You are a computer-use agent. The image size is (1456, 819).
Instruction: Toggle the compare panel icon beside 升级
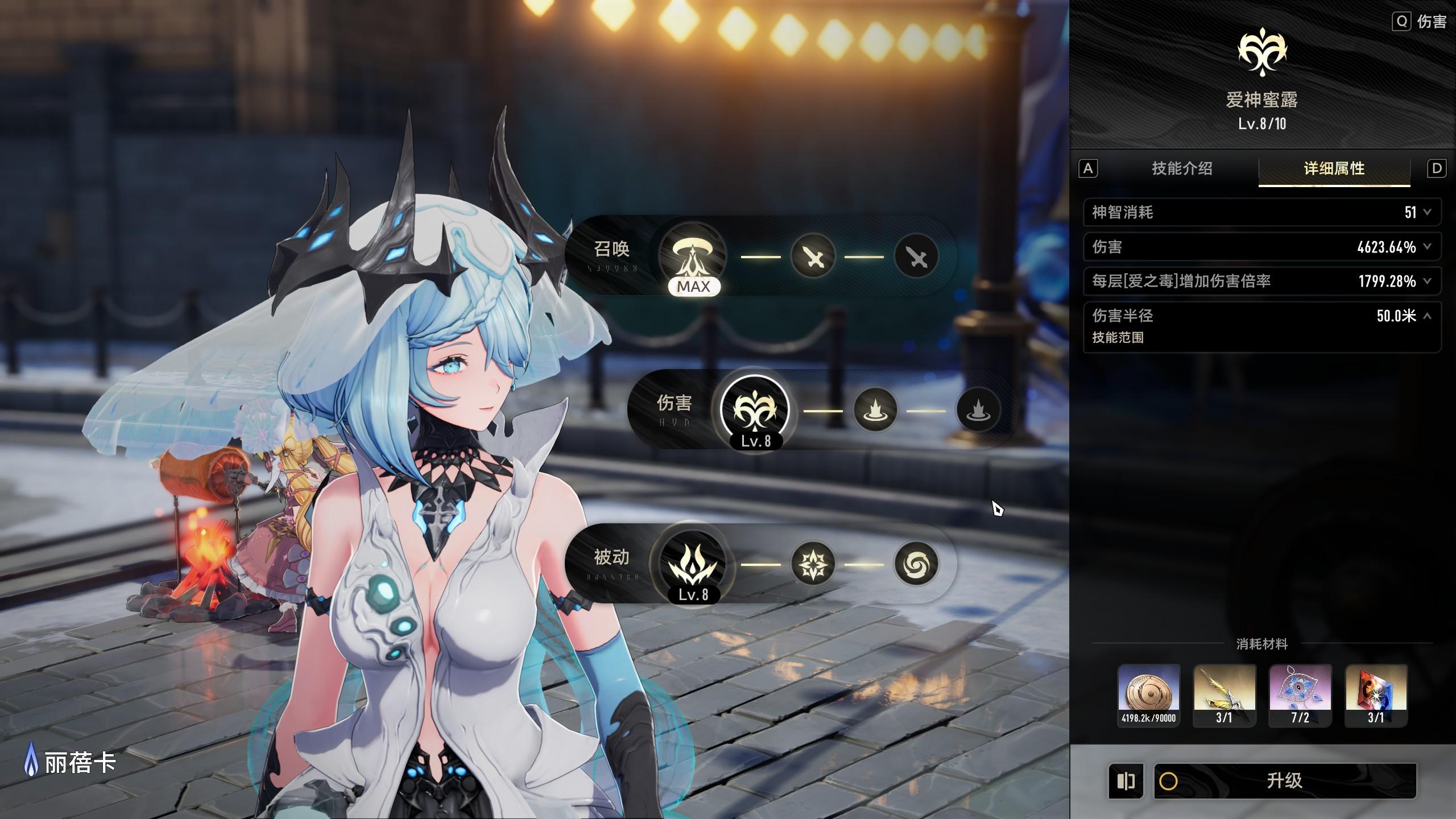coord(1126,781)
